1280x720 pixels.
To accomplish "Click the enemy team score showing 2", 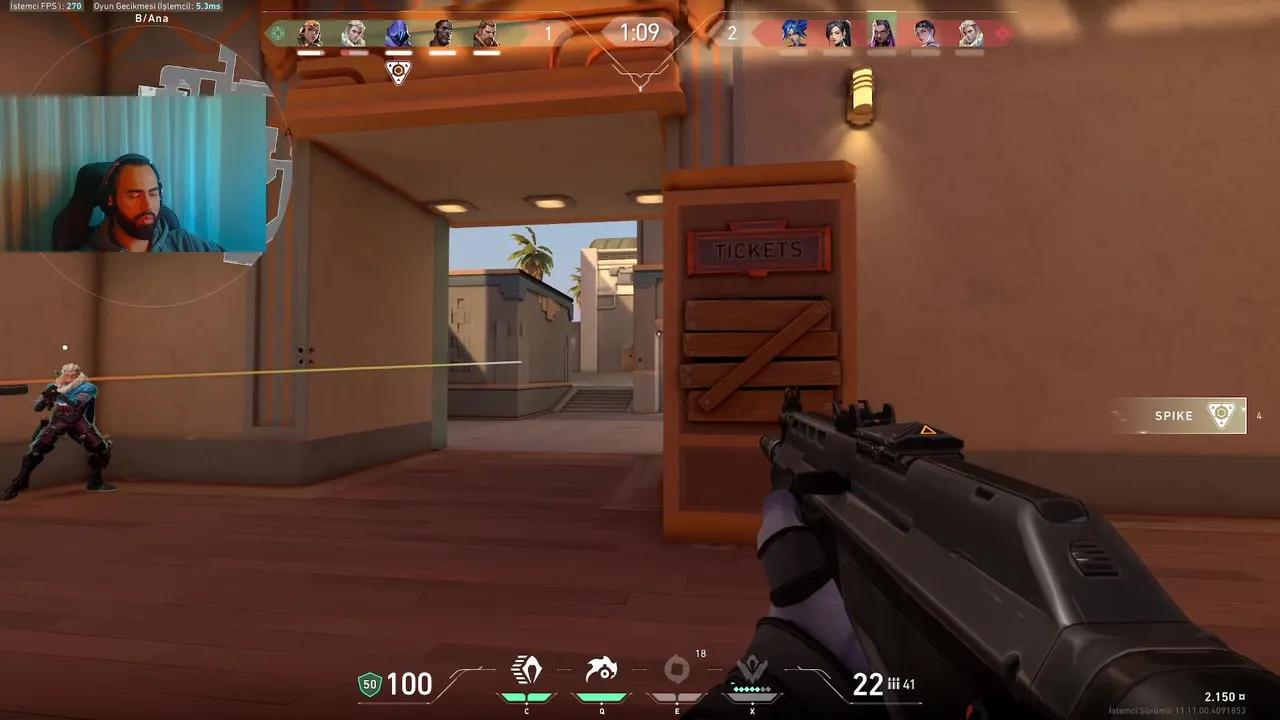I will click(x=731, y=32).
